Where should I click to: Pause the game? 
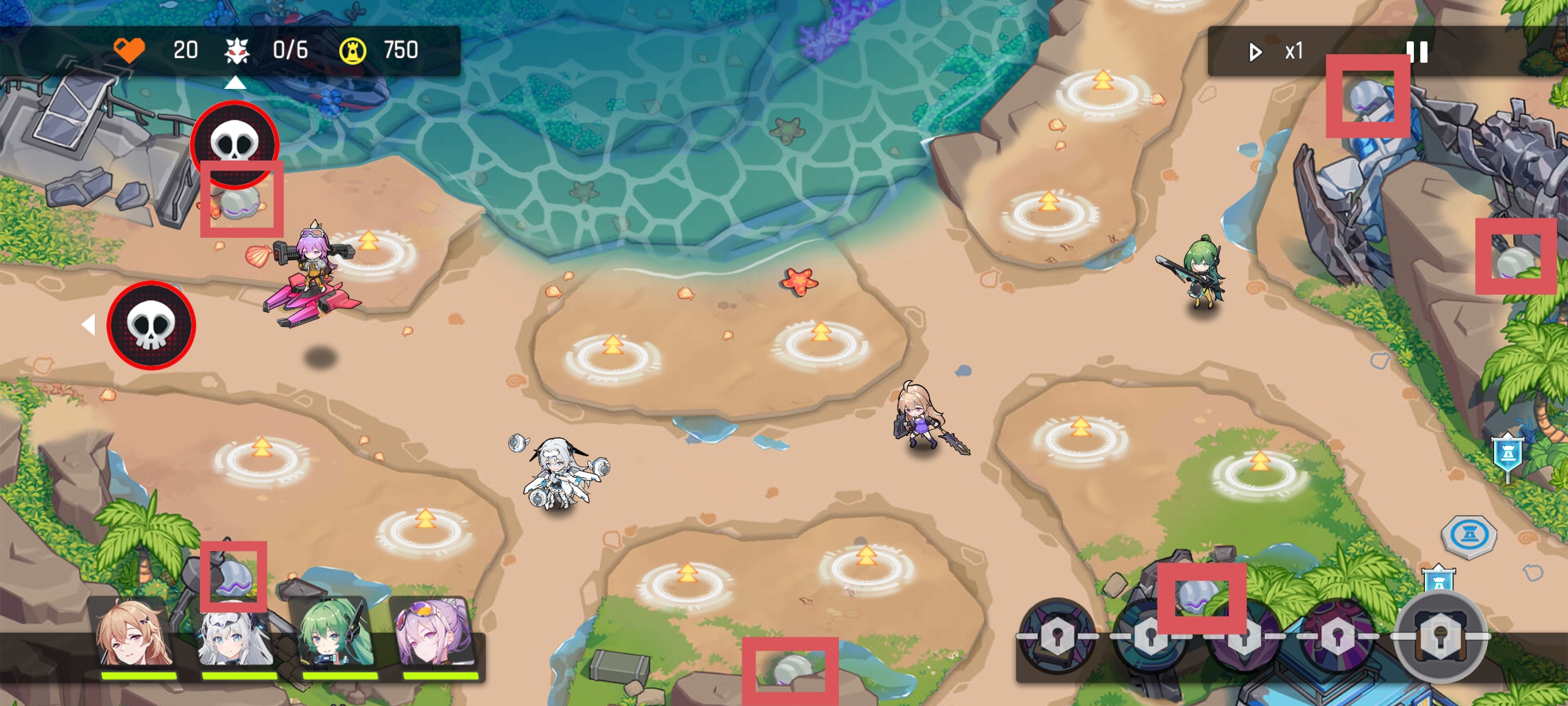point(1418,52)
